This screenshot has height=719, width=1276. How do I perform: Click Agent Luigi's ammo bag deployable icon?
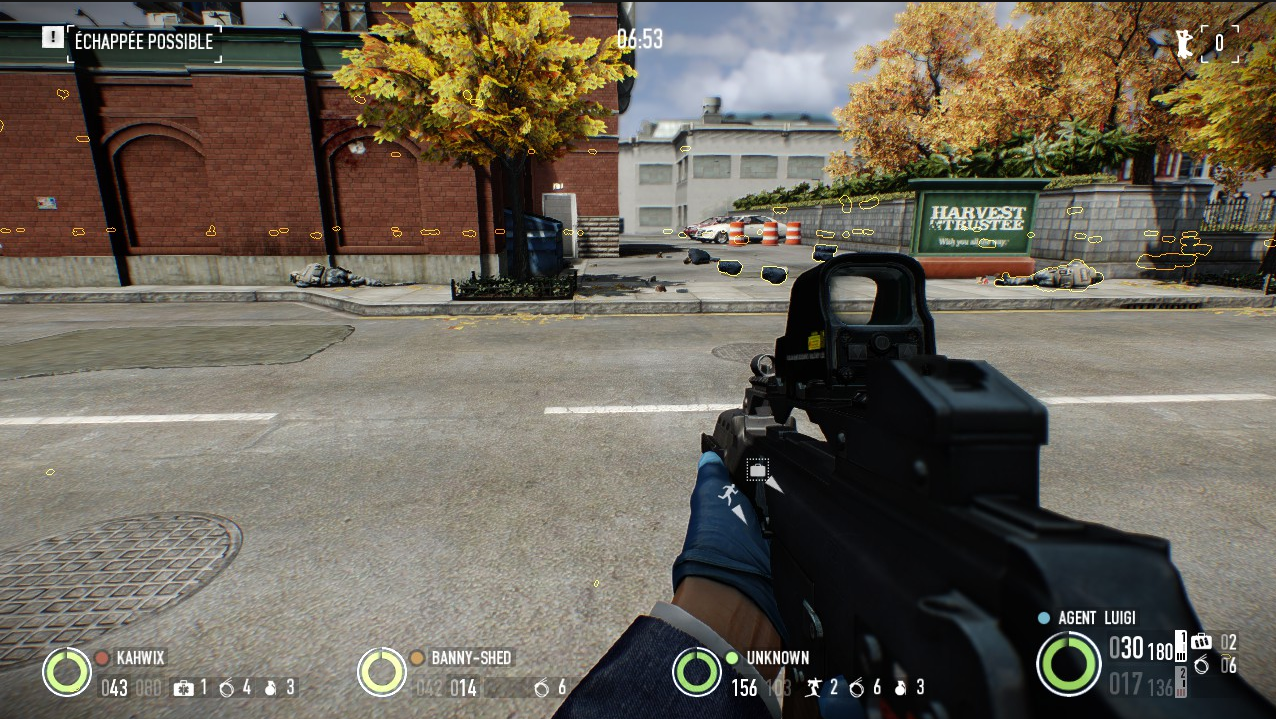pos(1200,642)
